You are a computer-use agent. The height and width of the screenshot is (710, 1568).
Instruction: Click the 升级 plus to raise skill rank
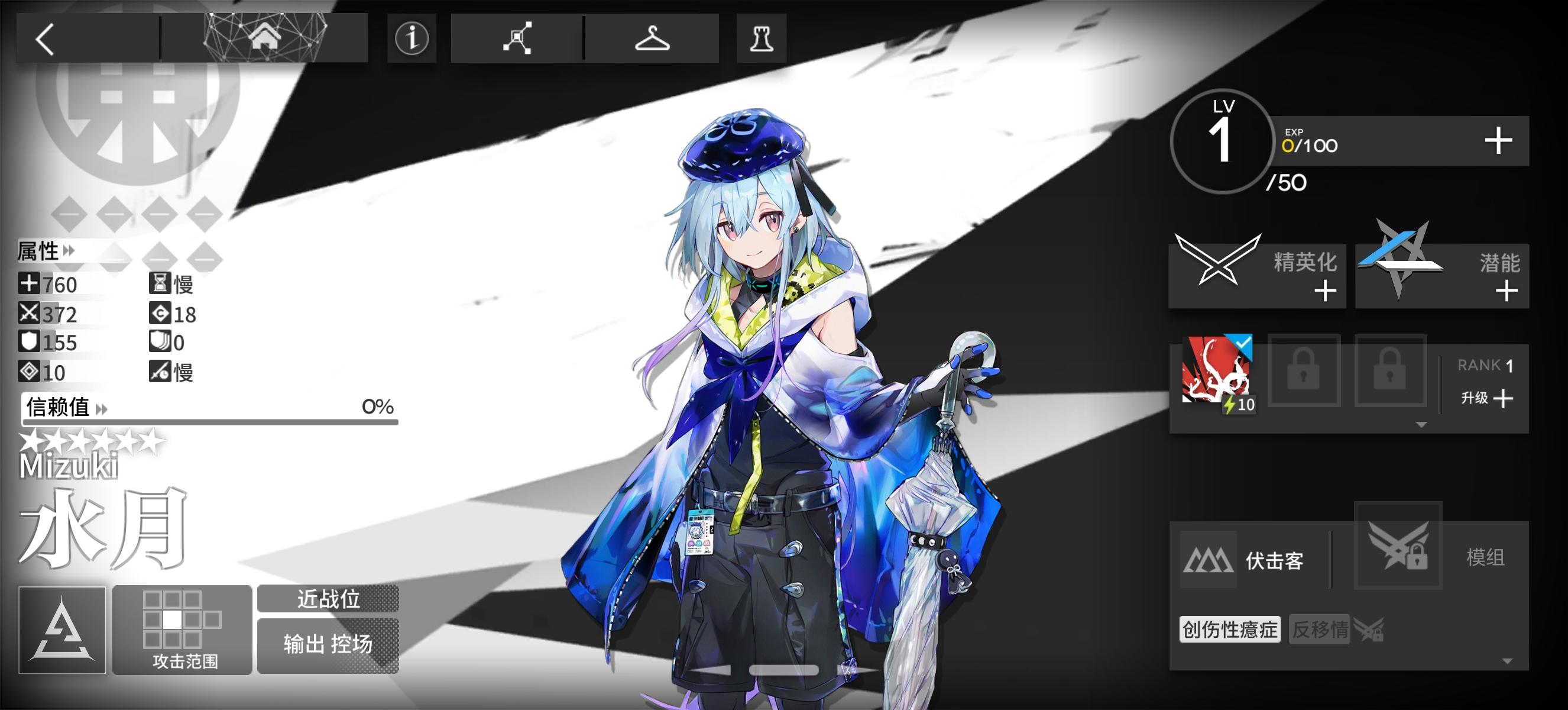pyautogui.click(x=1504, y=399)
